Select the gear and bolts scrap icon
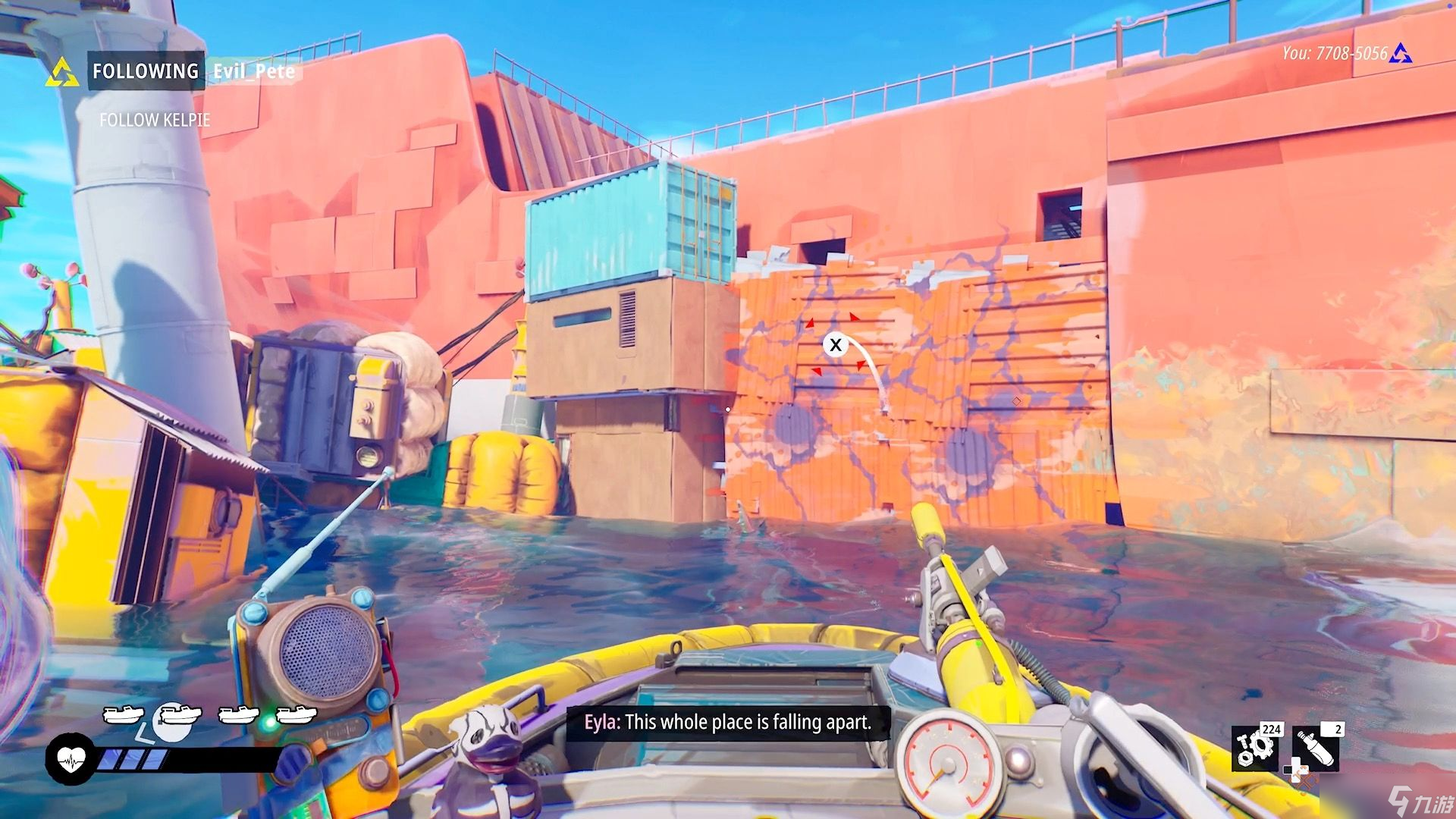This screenshot has width=1456, height=819. (1256, 747)
